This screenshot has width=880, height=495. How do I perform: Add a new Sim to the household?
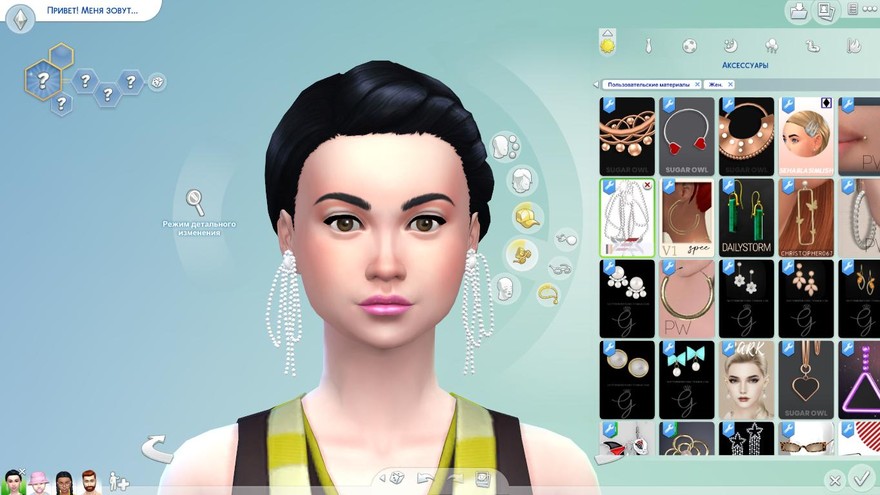point(118,482)
